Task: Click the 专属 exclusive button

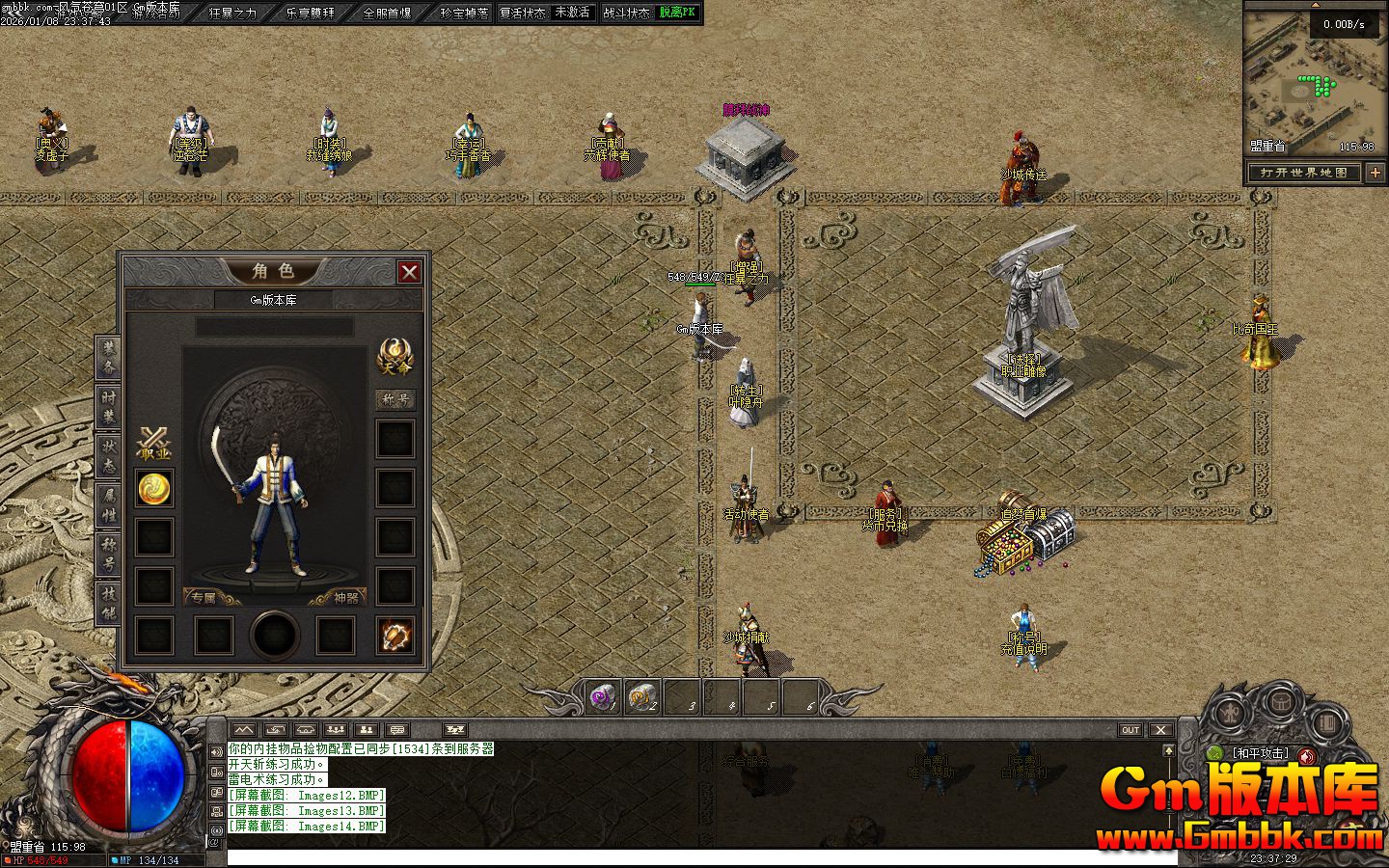Action: point(204,598)
